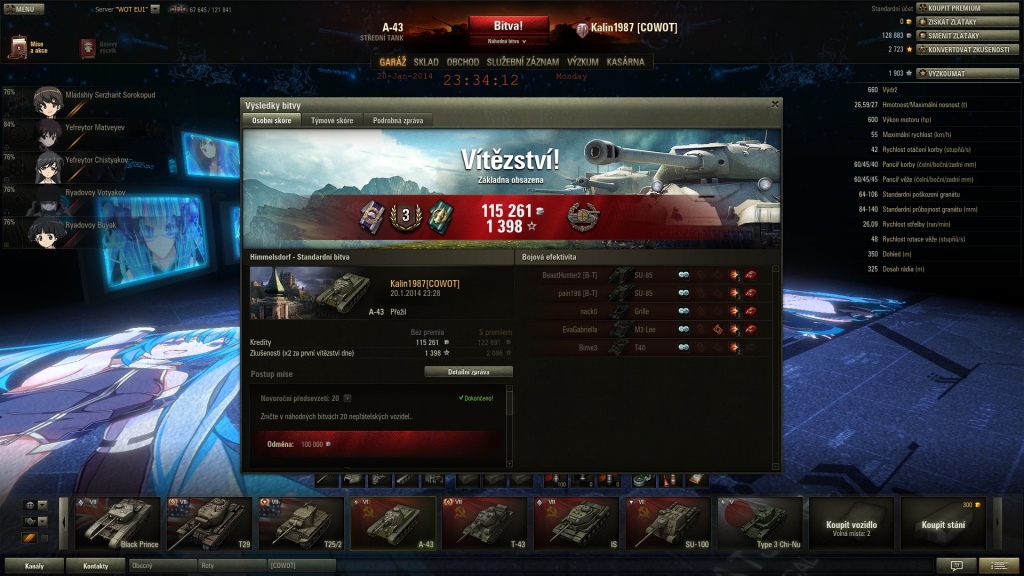The height and width of the screenshot is (576, 1024).
Task: Open the main MENU button
Action: [23, 8]
